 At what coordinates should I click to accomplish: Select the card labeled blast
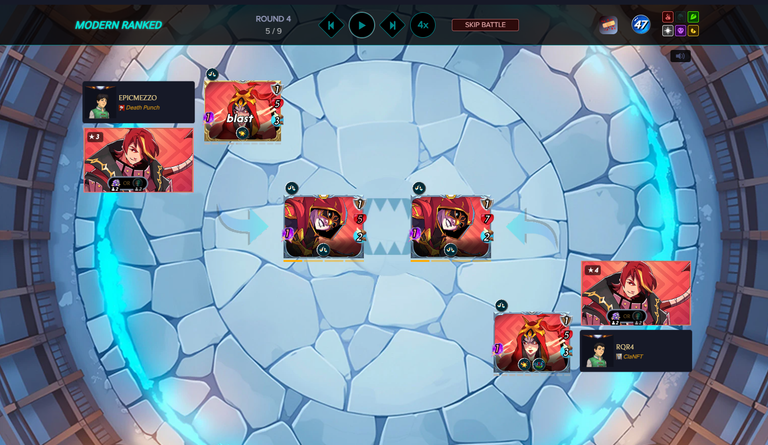click(x=242, y=111)
